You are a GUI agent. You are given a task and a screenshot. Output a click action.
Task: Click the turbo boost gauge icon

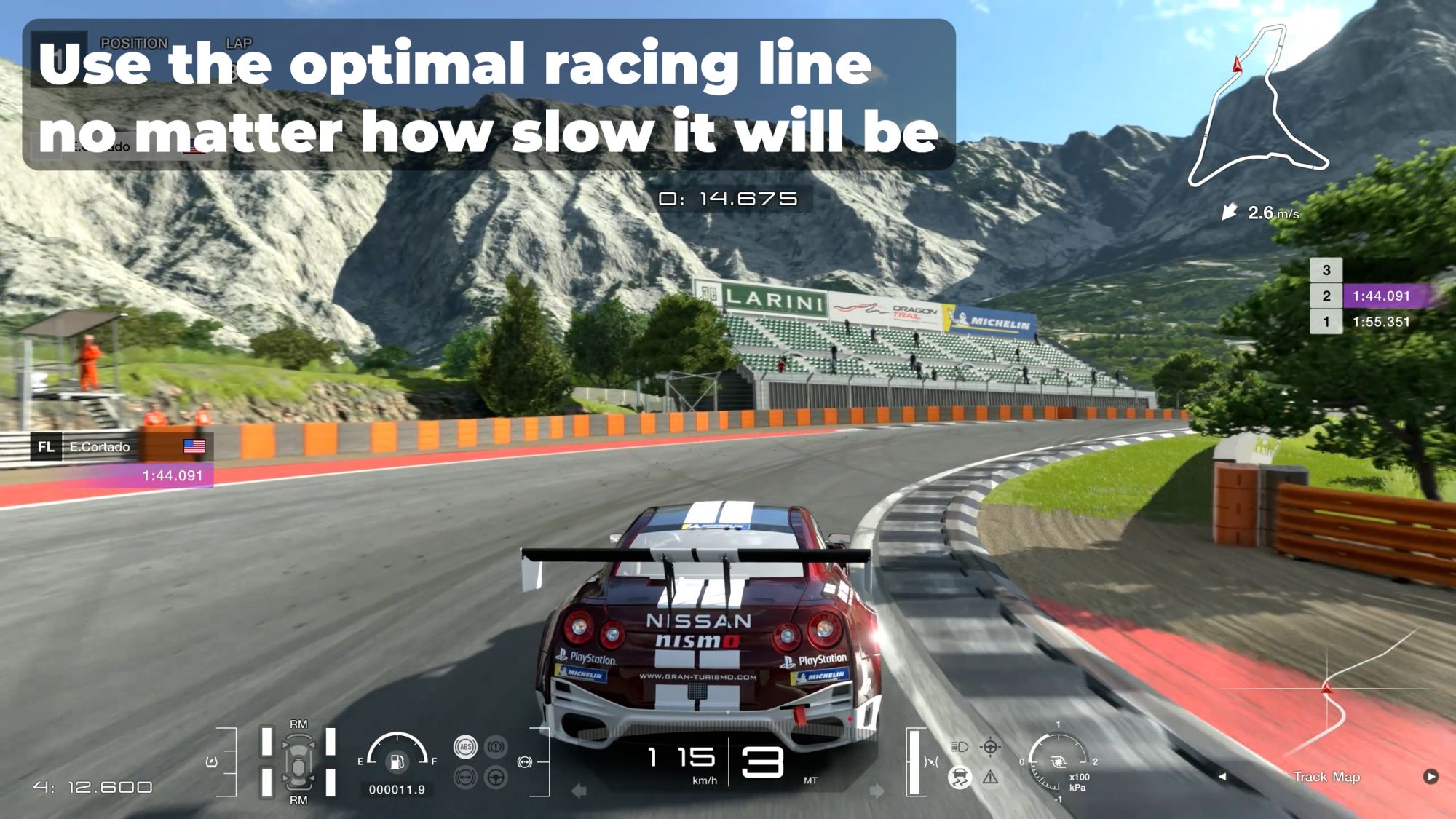[x=1058, y=762]
